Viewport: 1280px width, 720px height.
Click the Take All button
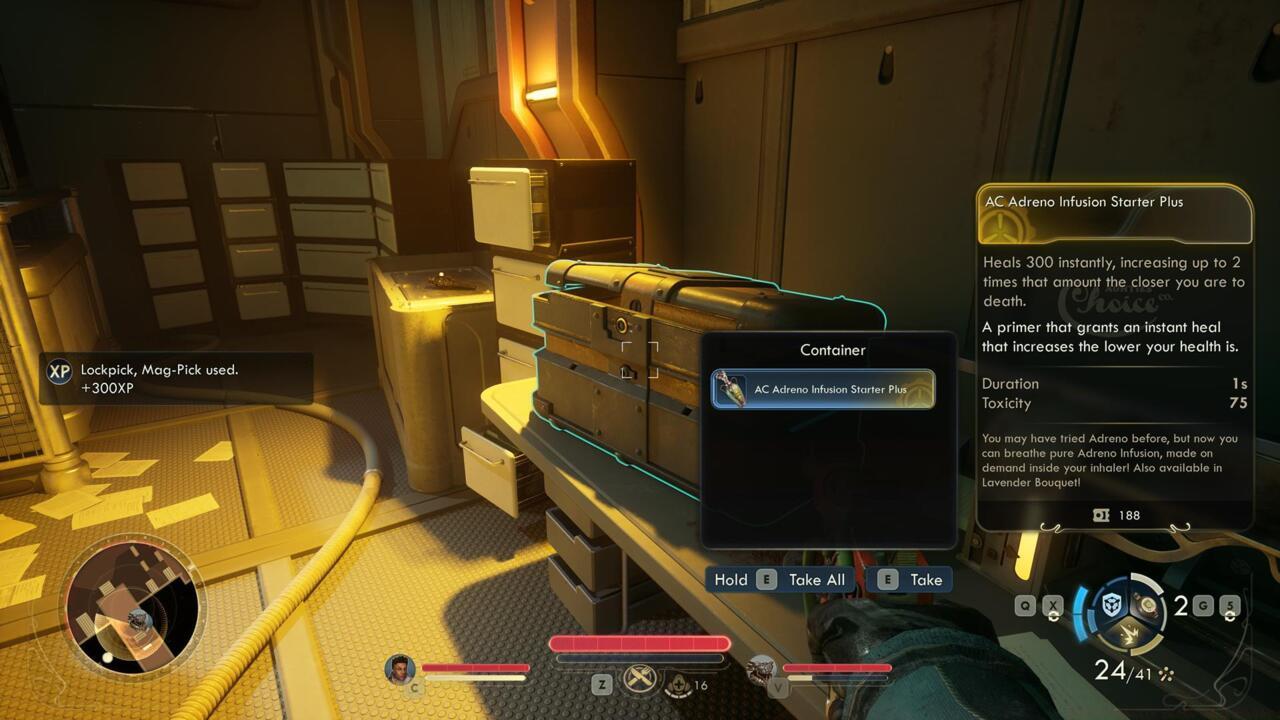[778, 580]
